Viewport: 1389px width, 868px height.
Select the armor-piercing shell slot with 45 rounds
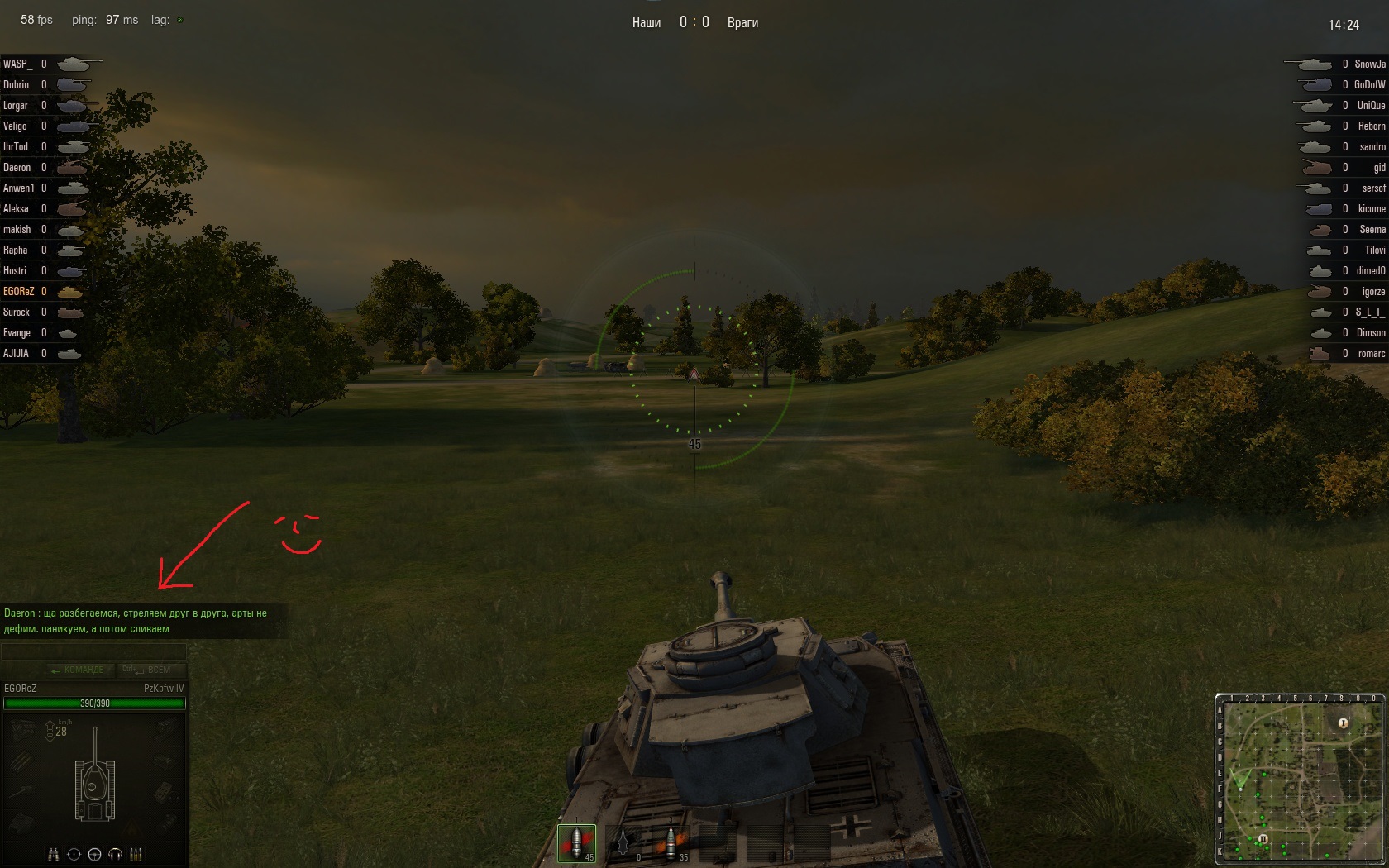point(576,843)
